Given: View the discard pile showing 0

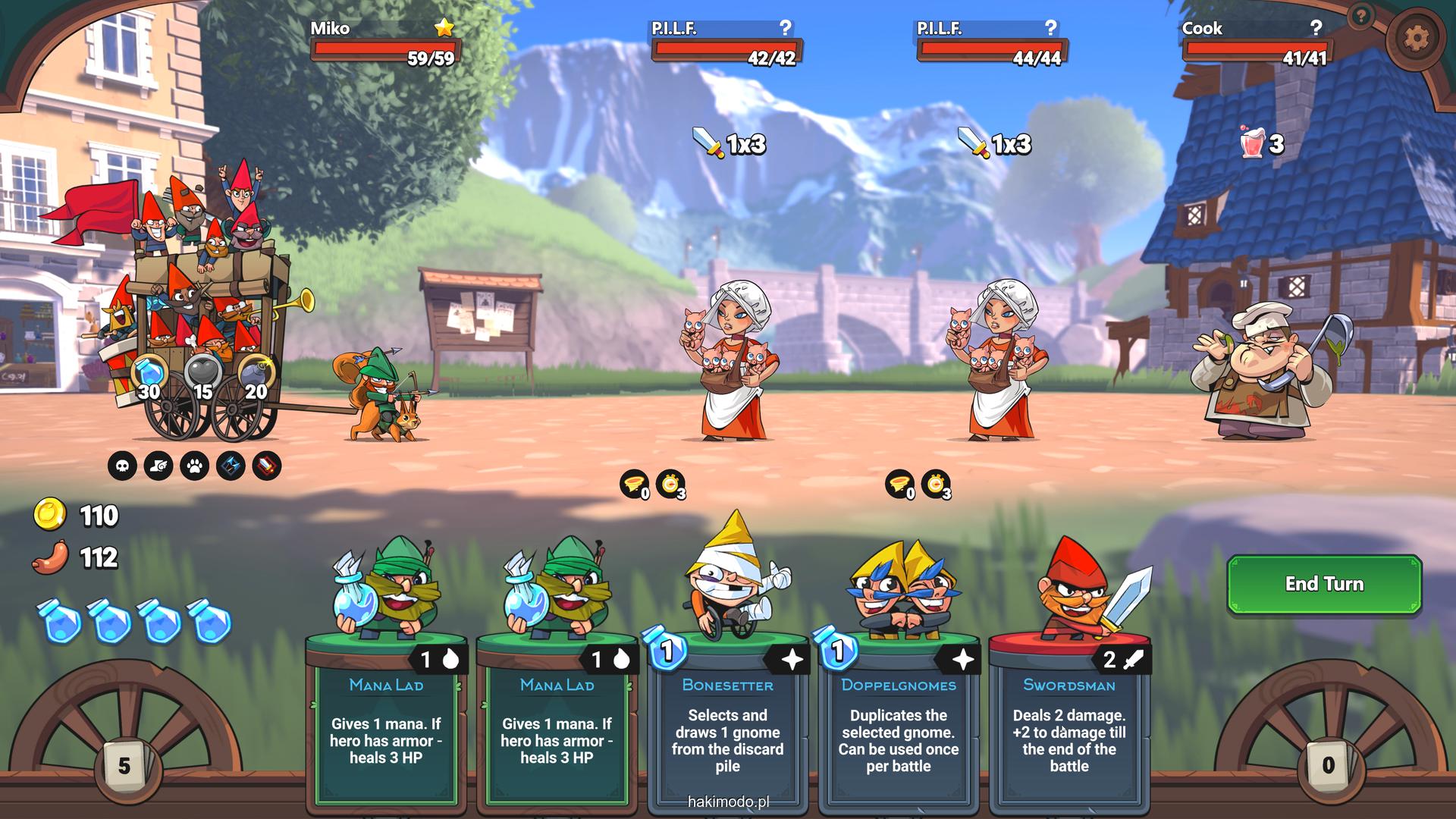Looking at the screenshot, I should tap(1328, 765).
